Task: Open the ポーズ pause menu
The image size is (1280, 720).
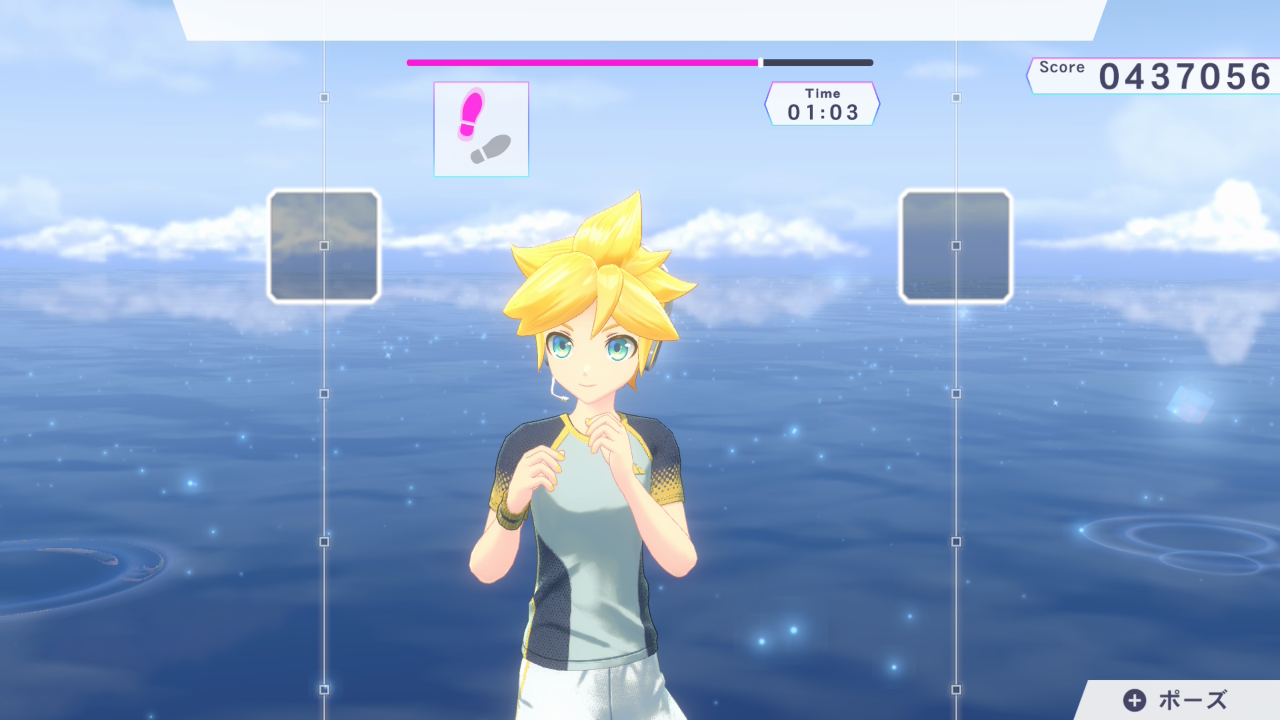Action: coord(1176,700)
